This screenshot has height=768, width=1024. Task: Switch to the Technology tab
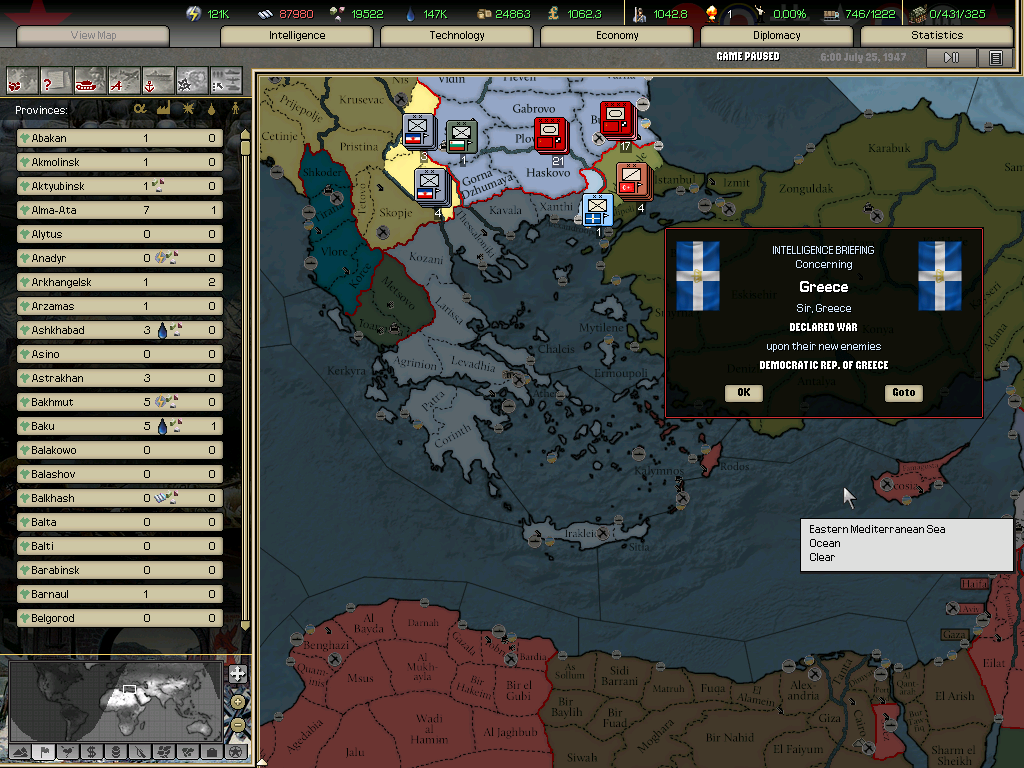click(457, 36)
